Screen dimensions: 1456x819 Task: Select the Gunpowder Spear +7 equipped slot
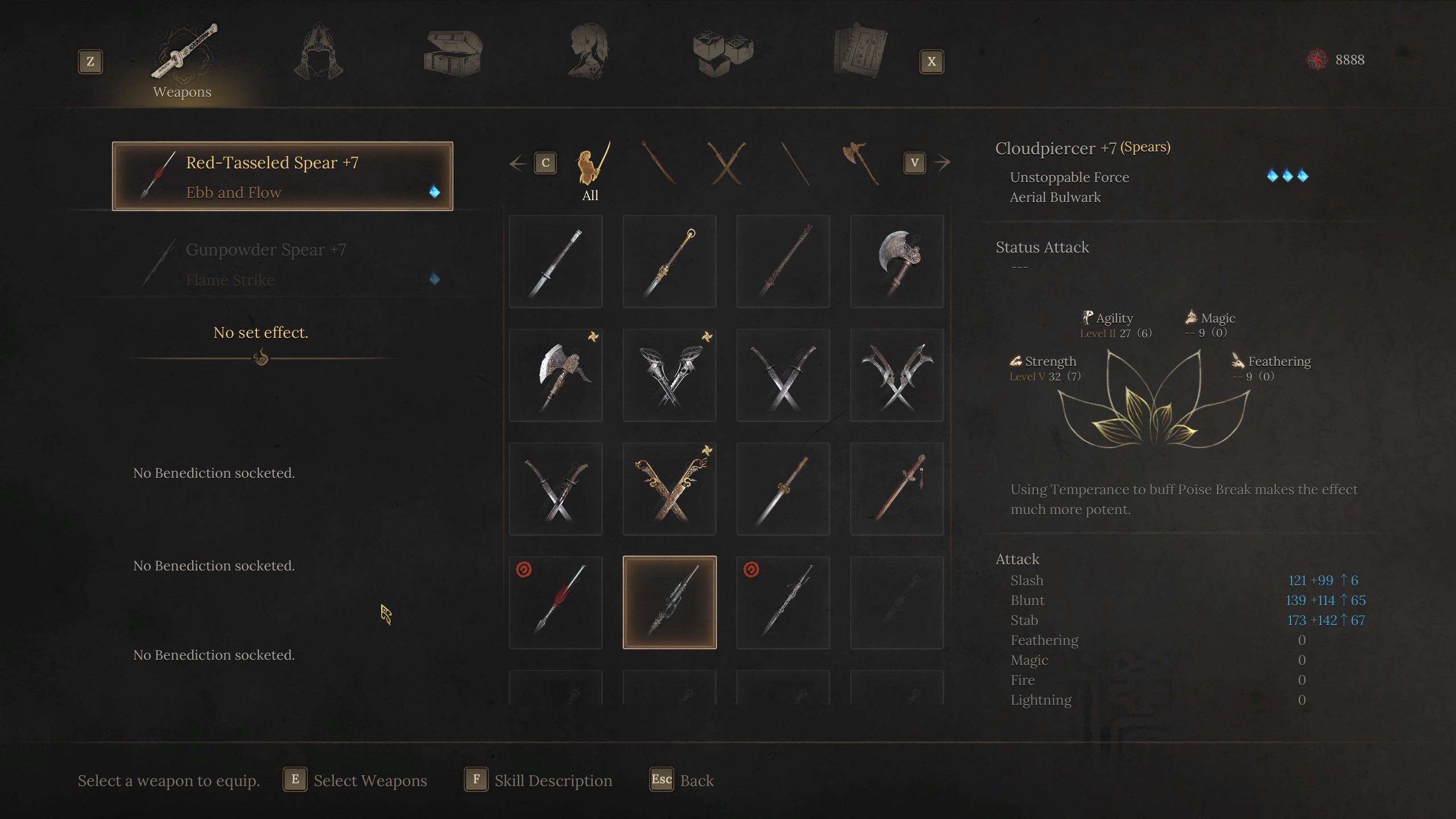(x=283, y=264)
